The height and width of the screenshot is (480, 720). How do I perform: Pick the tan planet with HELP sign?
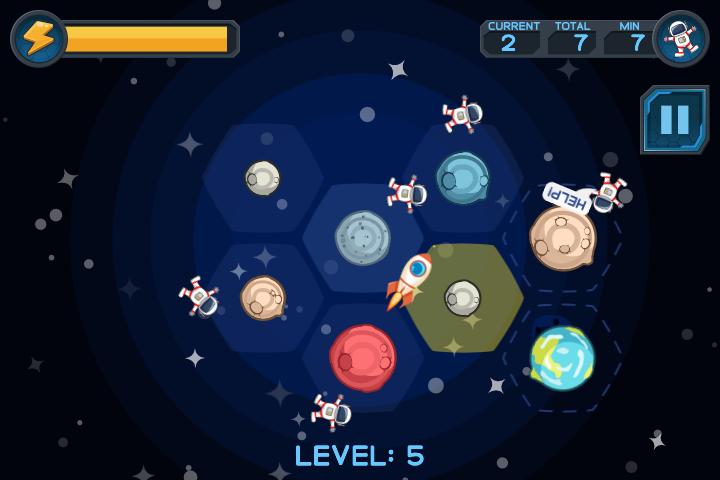coord(562,237)
